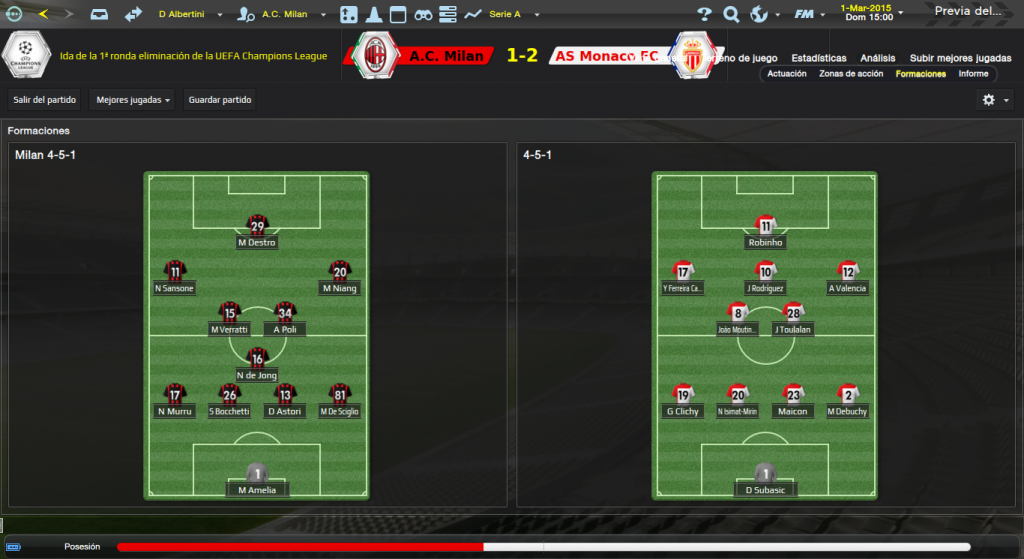Click the magnifying glass search icon
Image resolution: width=1024 pixels, height=559 pixels.
point(731,14)
